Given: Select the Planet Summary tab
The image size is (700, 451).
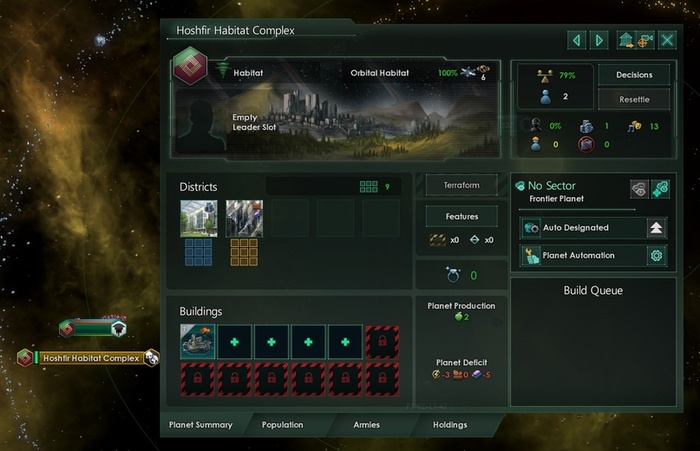Looking at the screenshot, I should (x=201, y=425).
